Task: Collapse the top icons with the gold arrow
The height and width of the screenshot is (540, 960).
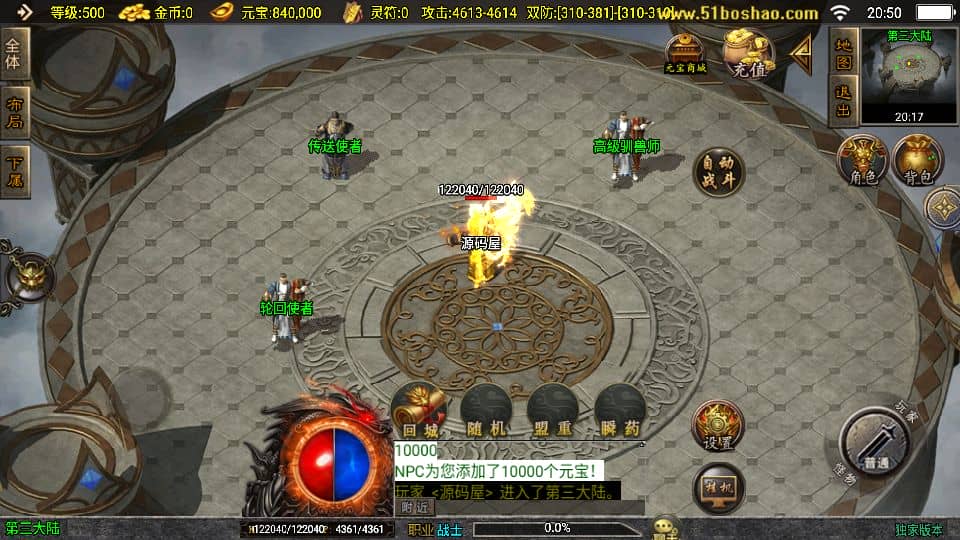Action: click(801, 50)
